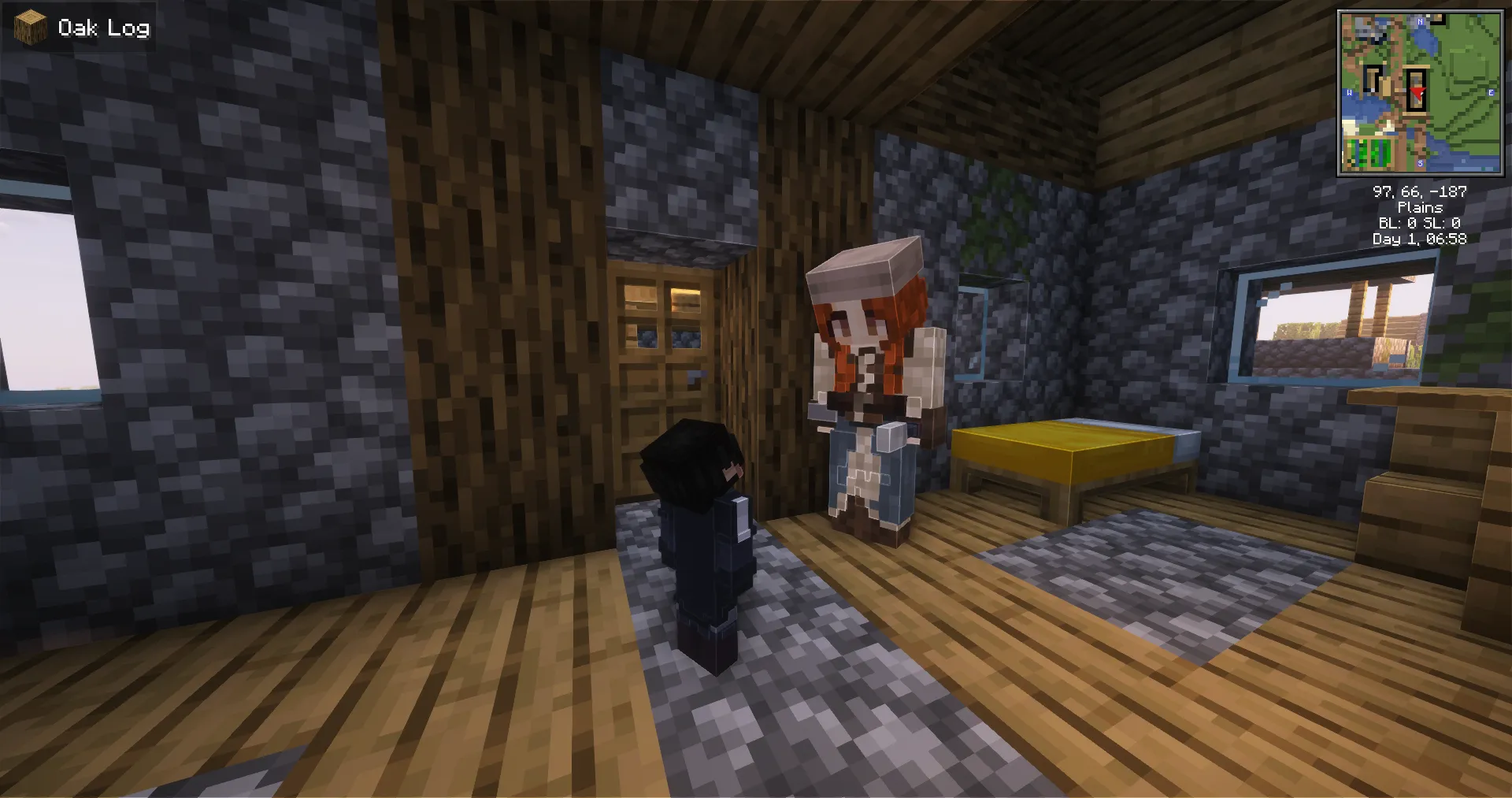
Task: Click the red player arrow on the minimap
Action: (1418, 93)
